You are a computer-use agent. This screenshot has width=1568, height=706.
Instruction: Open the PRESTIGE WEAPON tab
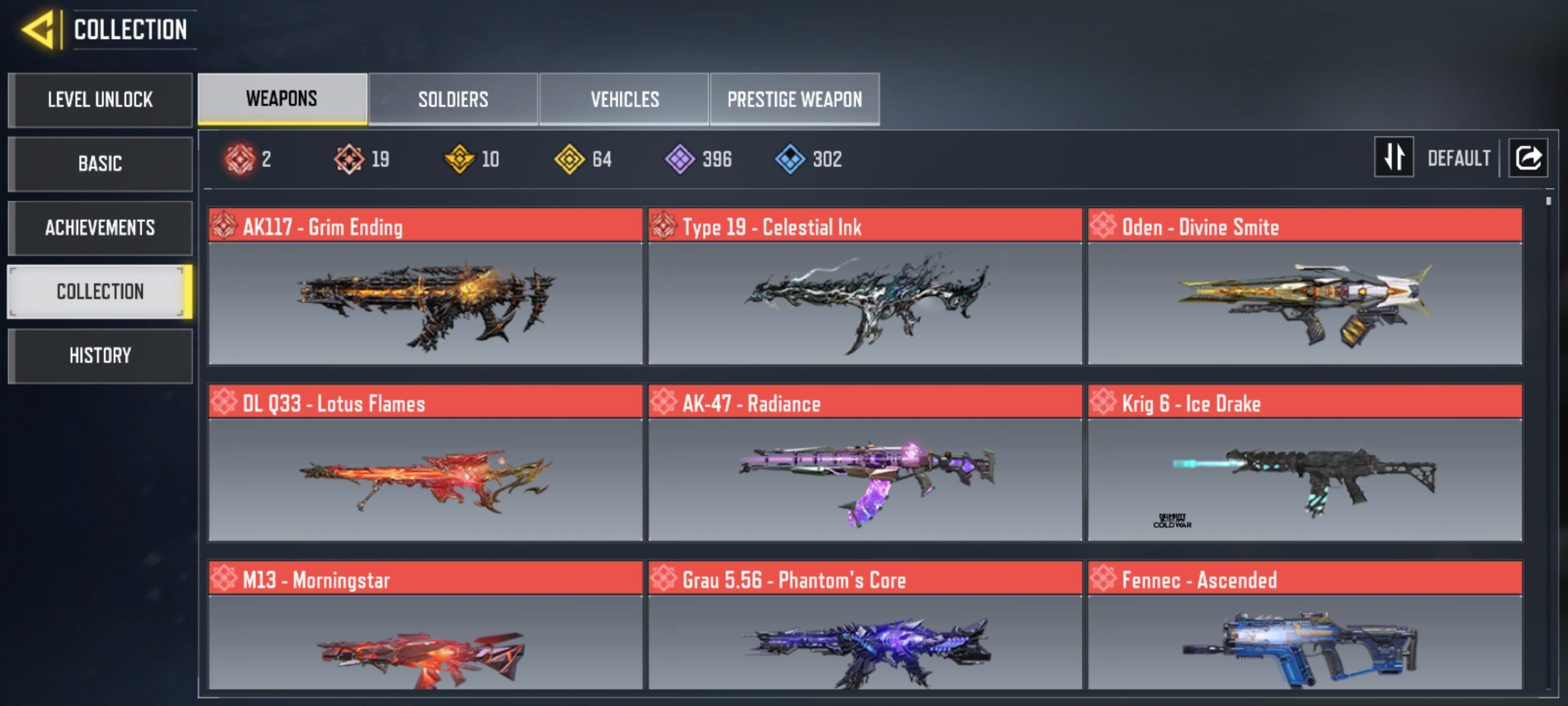794,99
